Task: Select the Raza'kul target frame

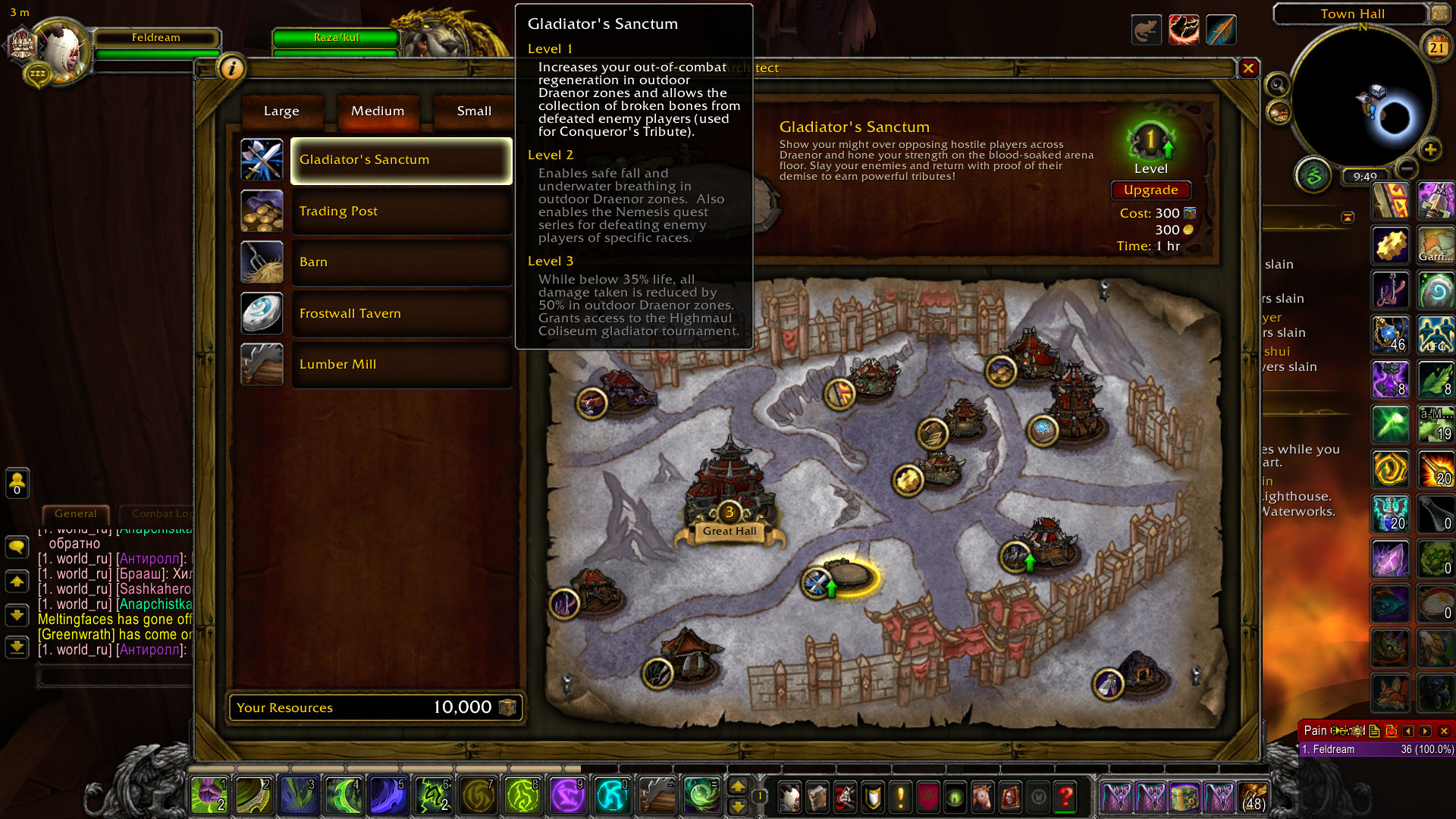Action: coord(335,38)
